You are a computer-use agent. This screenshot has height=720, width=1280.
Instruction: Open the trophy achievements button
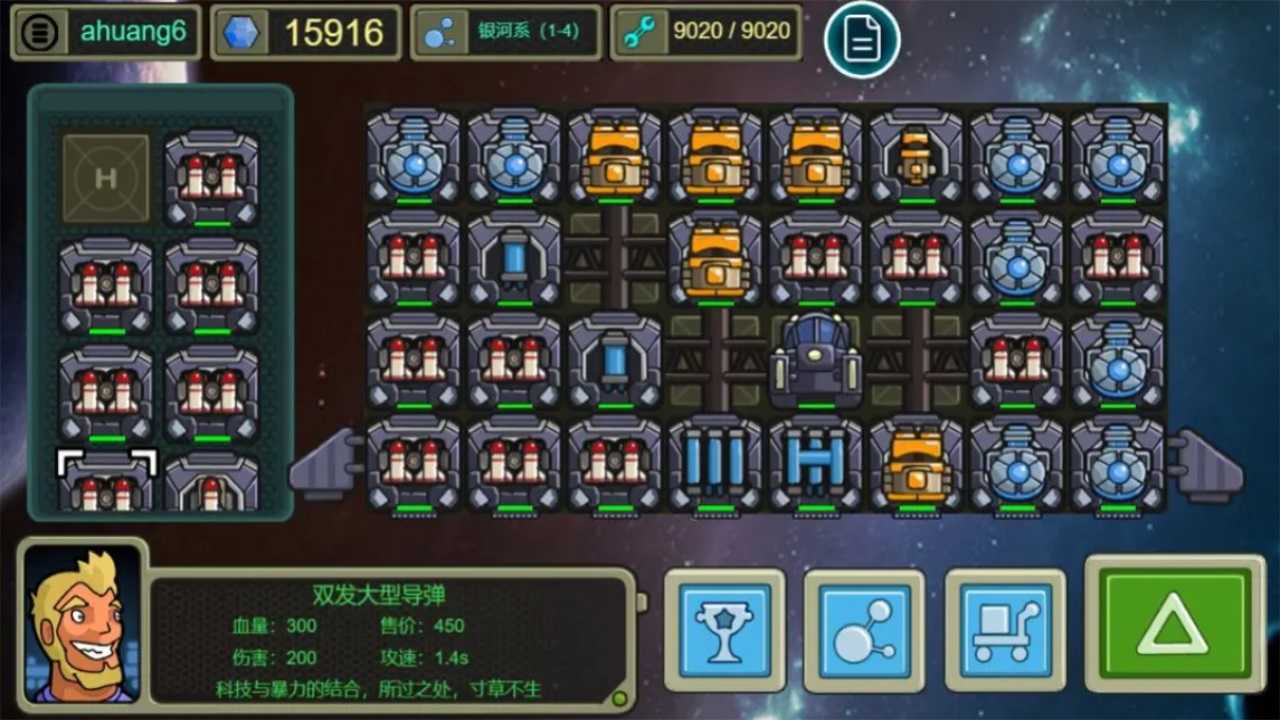tap(723, 632)
